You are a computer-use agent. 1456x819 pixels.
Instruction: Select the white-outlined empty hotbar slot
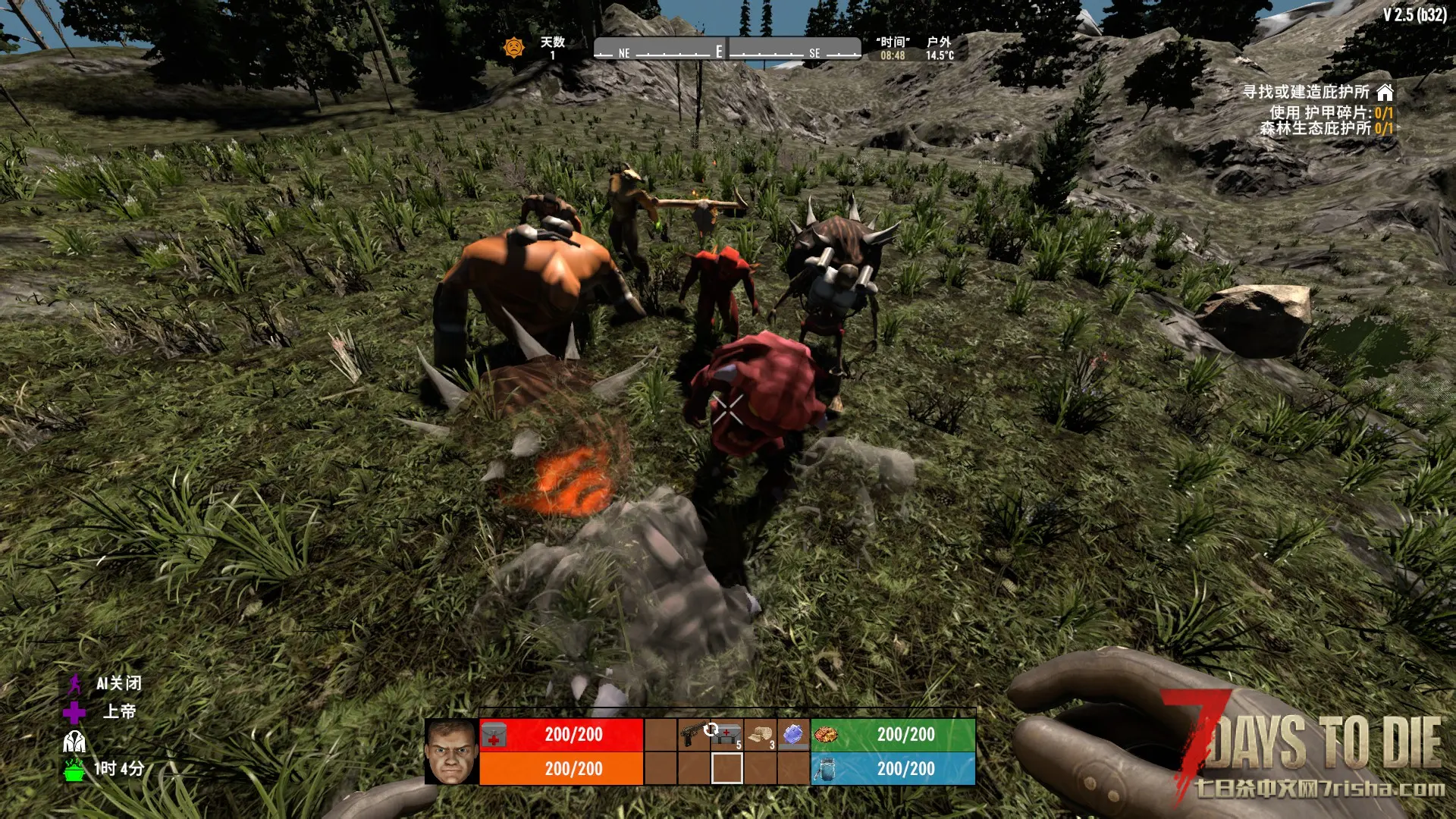pos(726,768)
